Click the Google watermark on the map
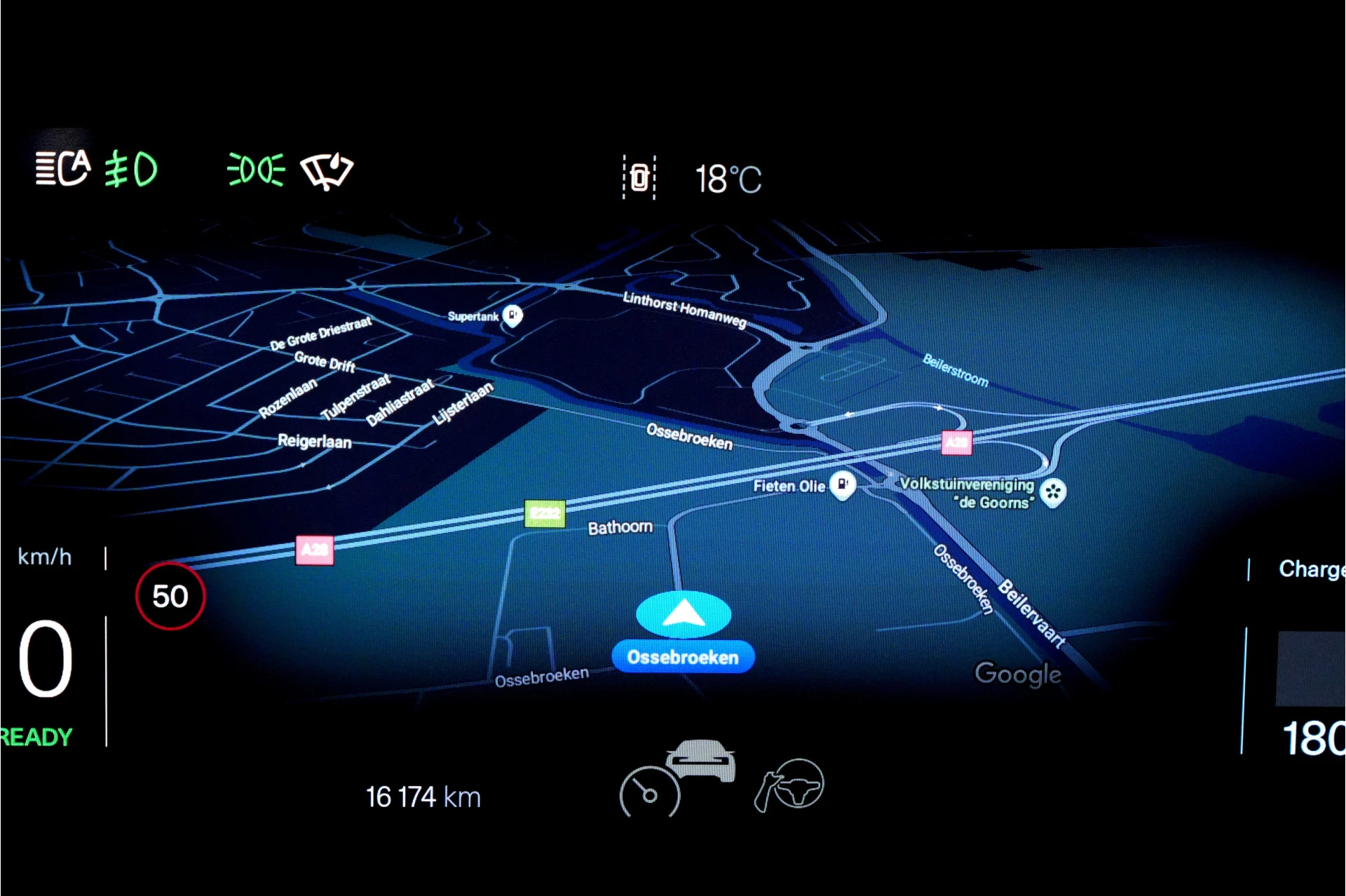Image resolution: width=1346 pixels, height=896 pixels. 1018,674
